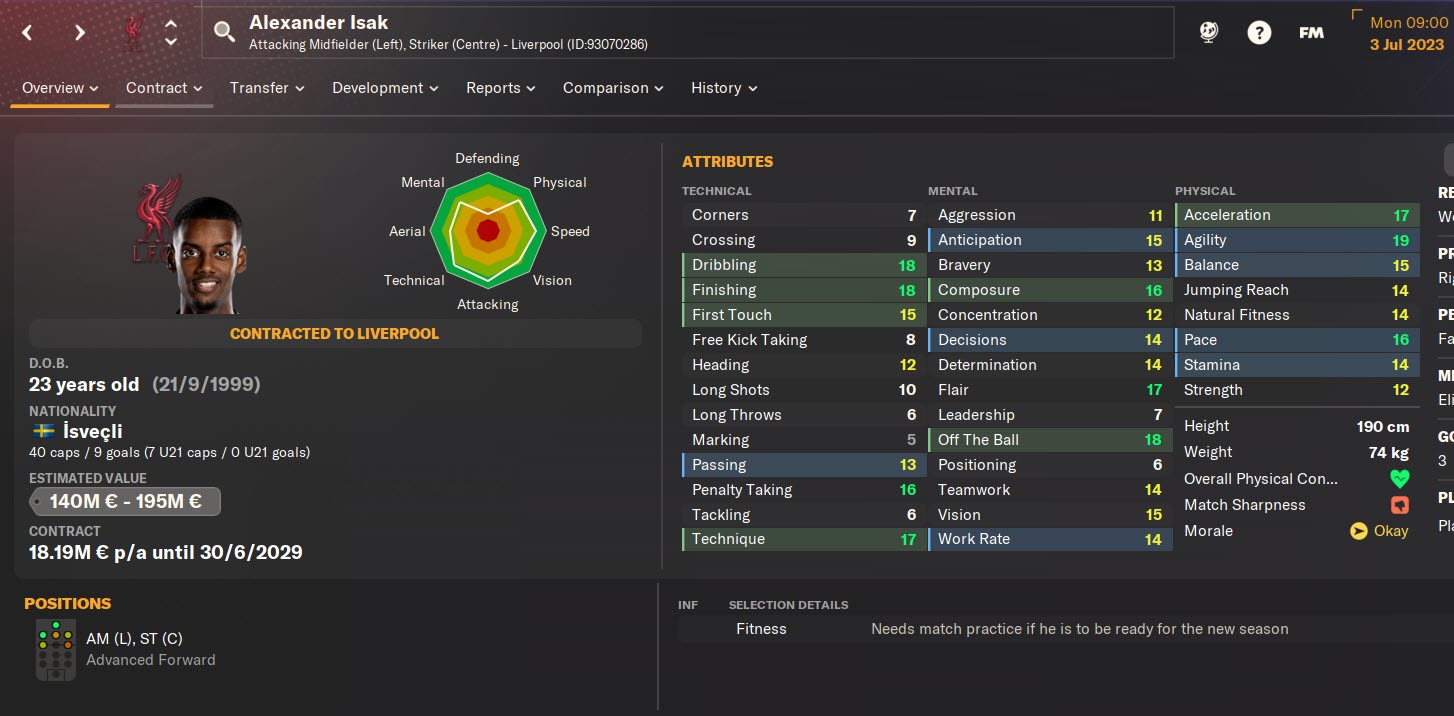1454x716 pixels.
Task: Open the Comparison menu tab
Action: pyautogui.click(x=613, y=88)
